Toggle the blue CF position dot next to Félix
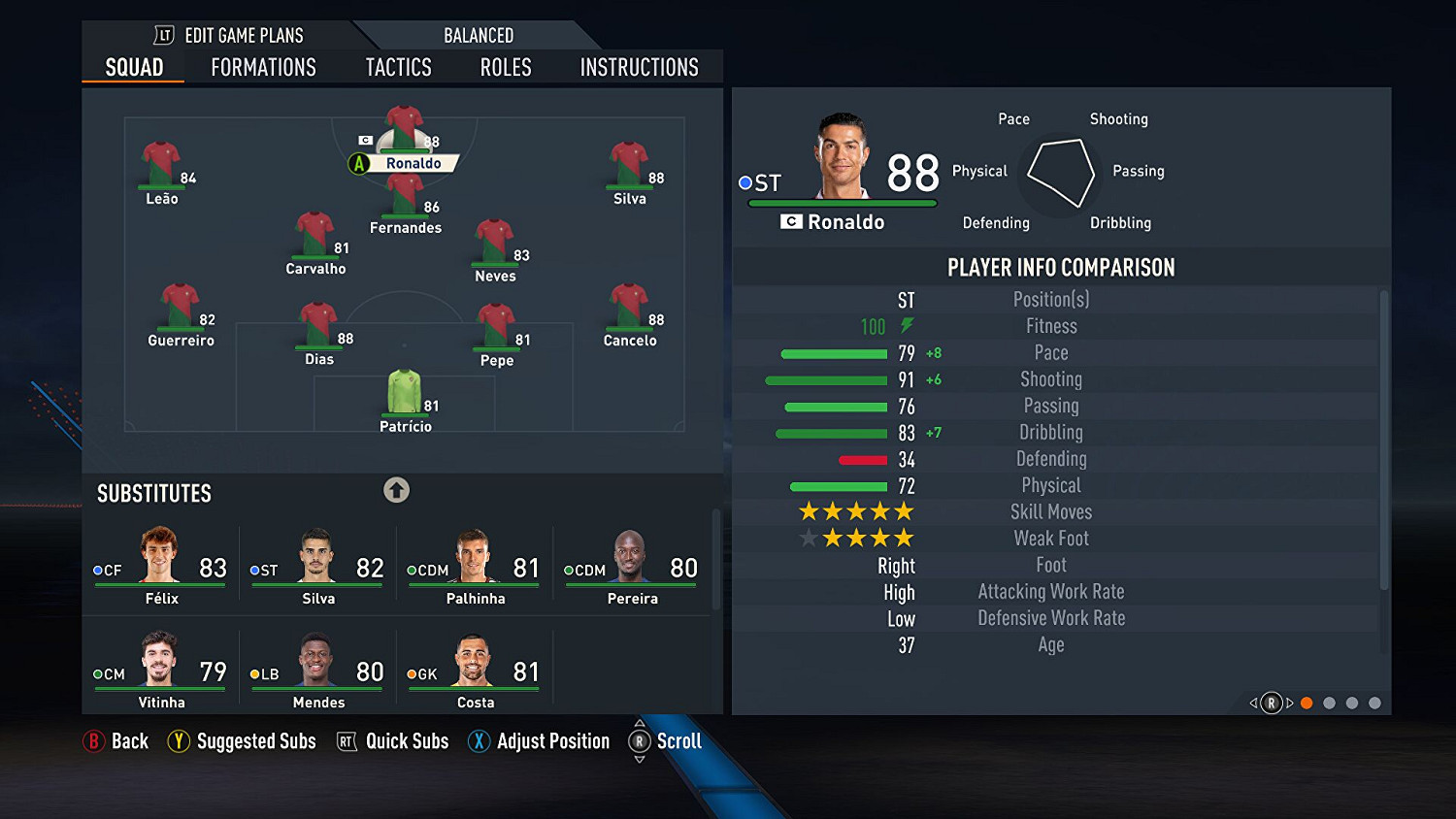1456x819 pixels. click(97, 571)
